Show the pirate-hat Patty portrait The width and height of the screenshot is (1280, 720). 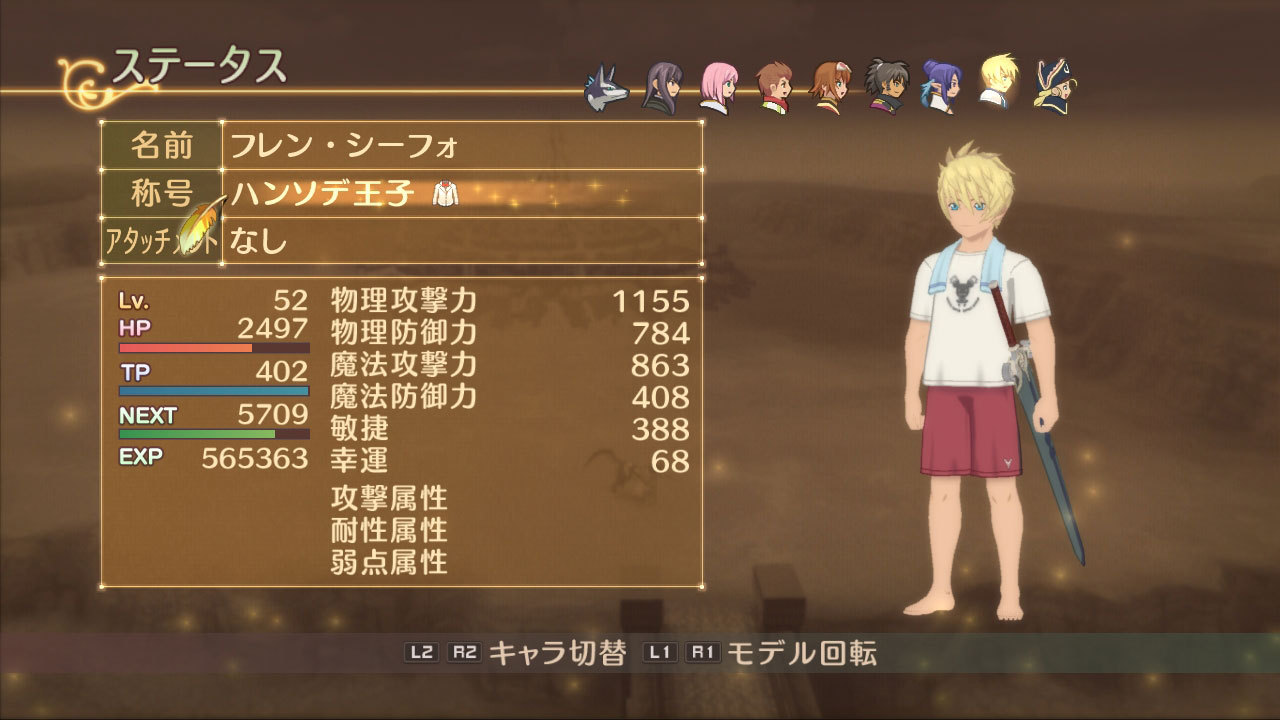pos(1054,88)
